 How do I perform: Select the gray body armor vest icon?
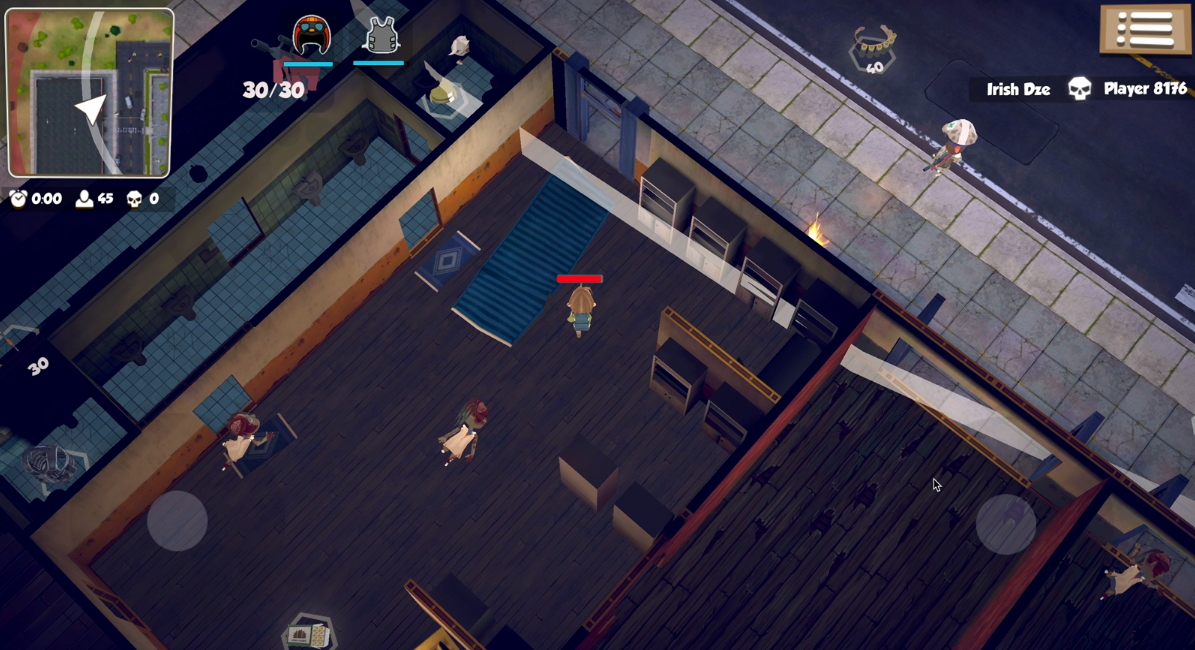[x=381, y=36]
